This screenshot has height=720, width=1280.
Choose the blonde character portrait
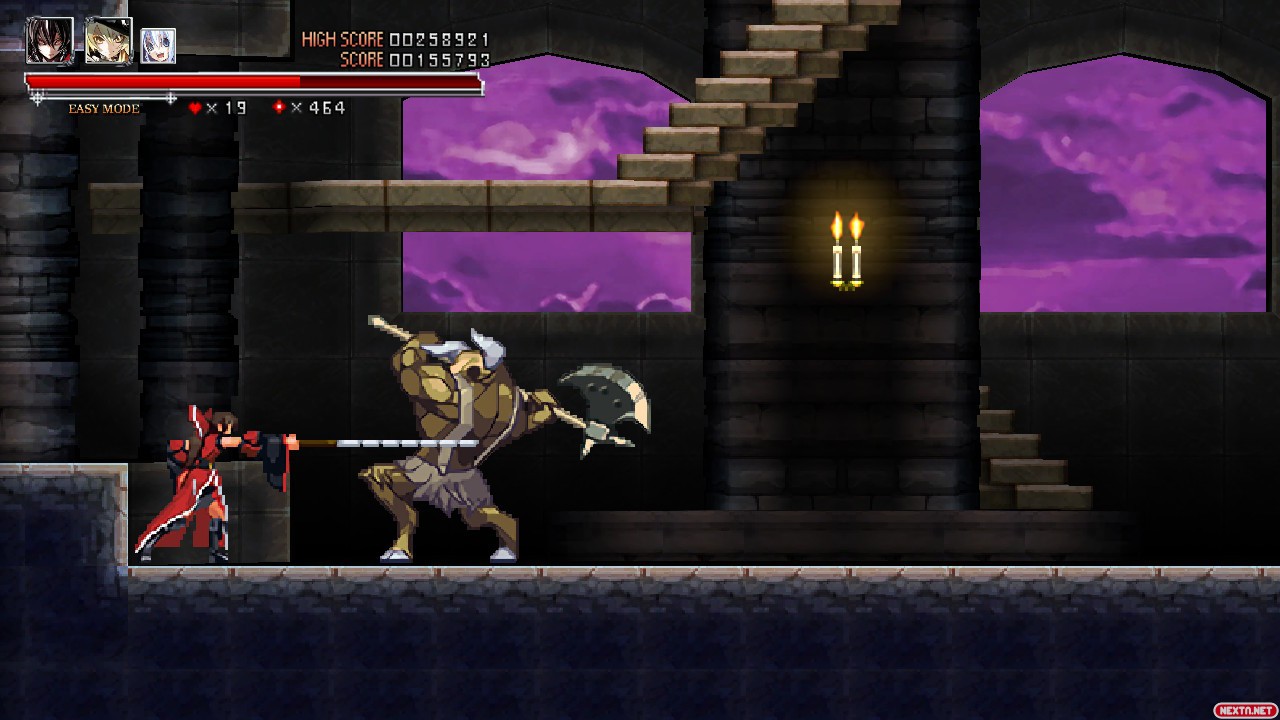[108, 41]
